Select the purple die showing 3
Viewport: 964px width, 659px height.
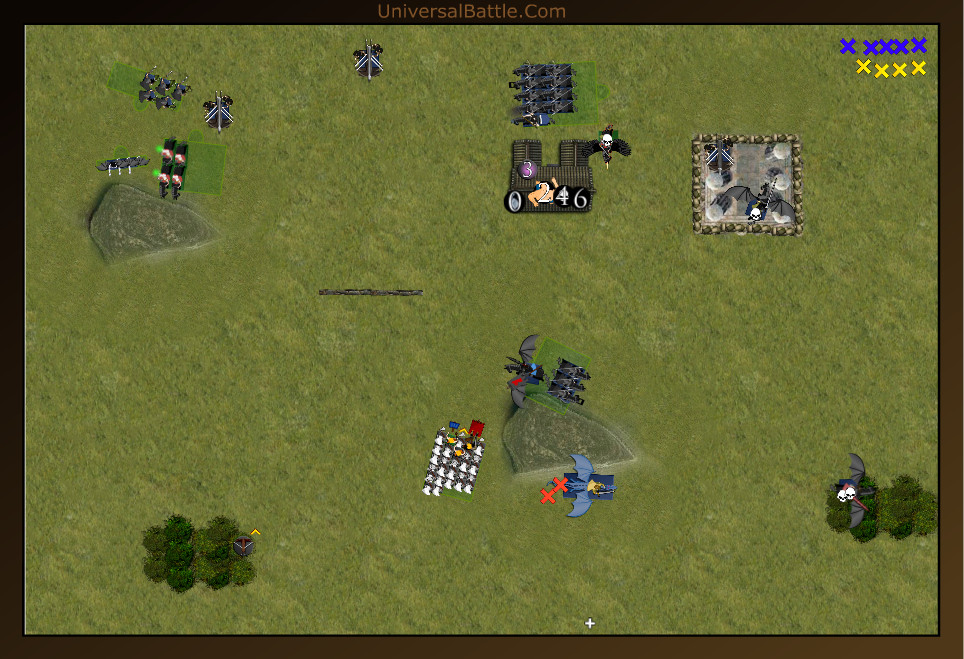pyautogui.click(x=527, y=170)
